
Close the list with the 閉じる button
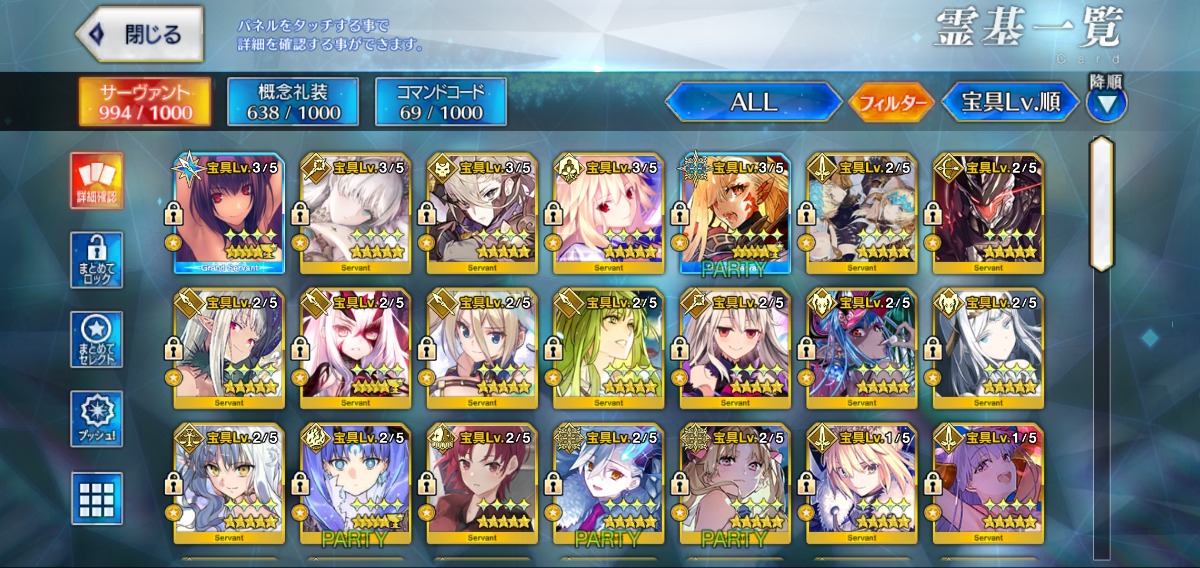[140, 34]
